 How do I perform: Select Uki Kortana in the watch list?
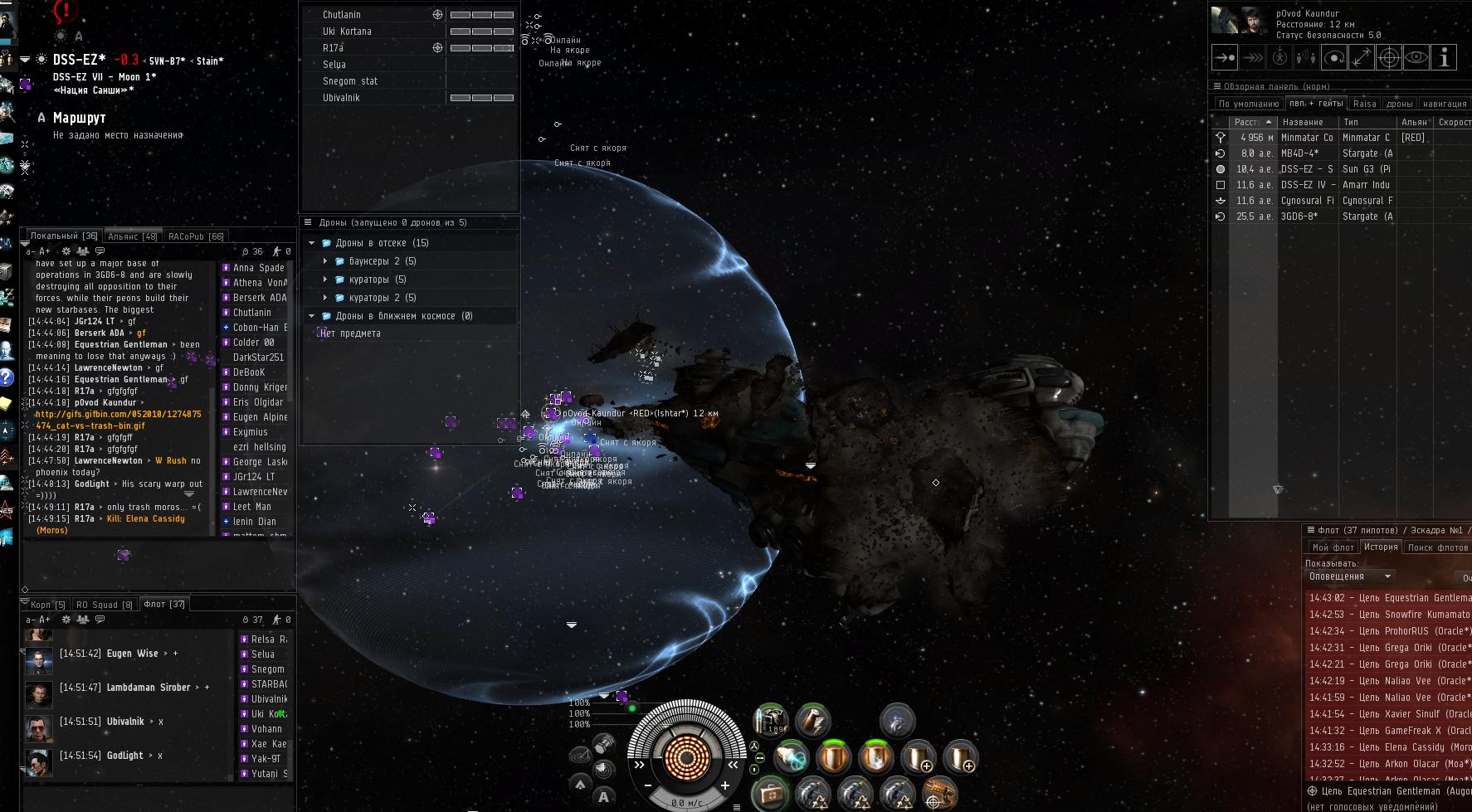(x=347, y=32)
